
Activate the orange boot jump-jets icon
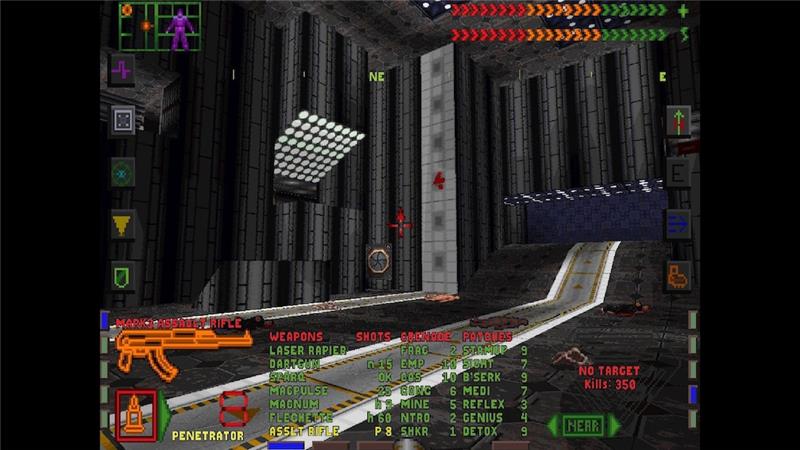click(x=678, y=275)
